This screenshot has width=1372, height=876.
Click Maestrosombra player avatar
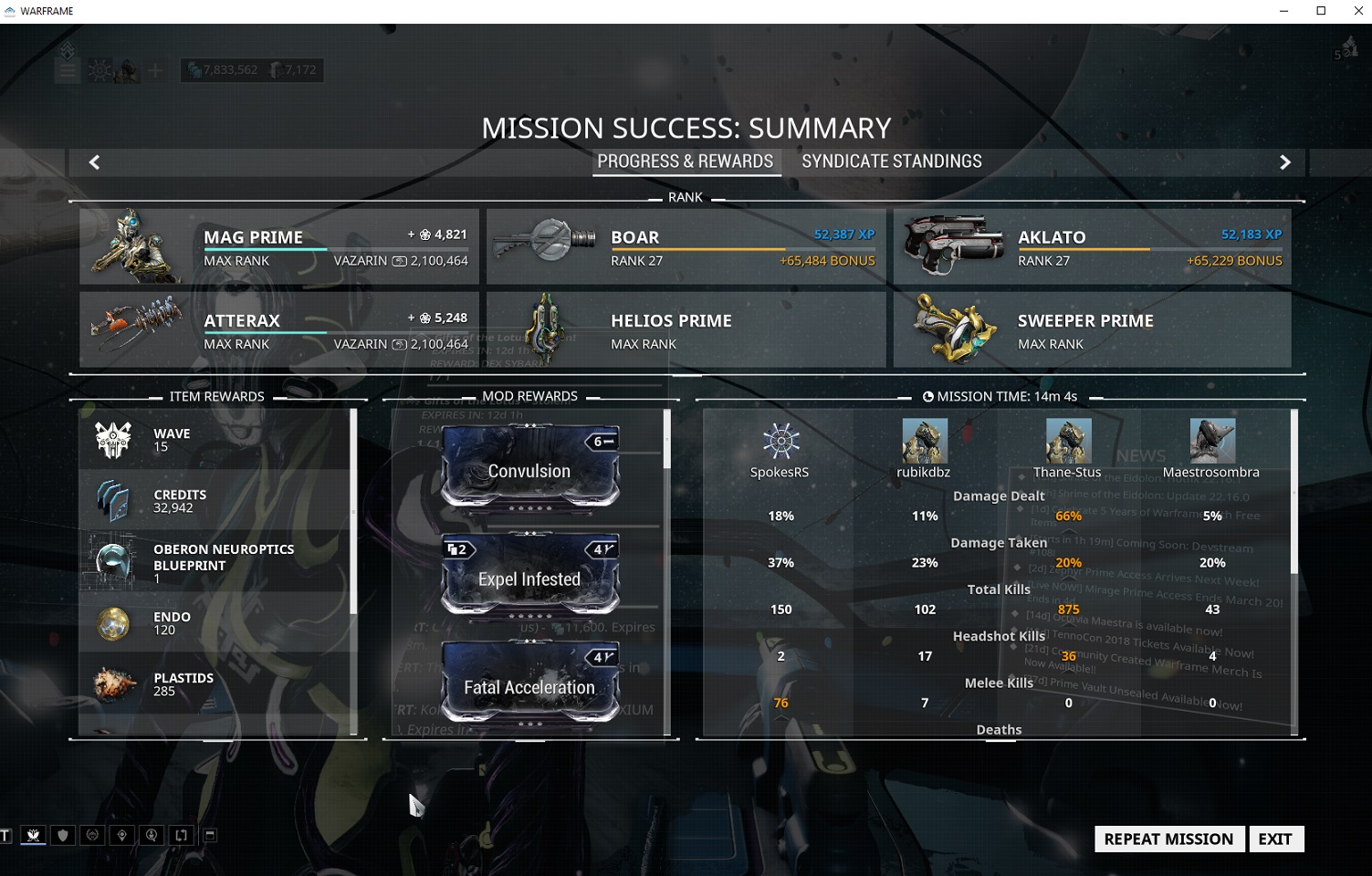(x=1211, y=442)
